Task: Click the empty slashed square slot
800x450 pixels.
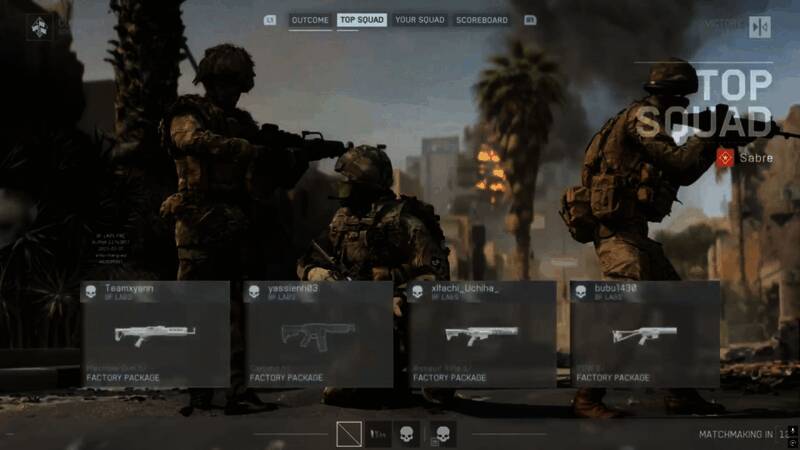Action: point(349,434)
